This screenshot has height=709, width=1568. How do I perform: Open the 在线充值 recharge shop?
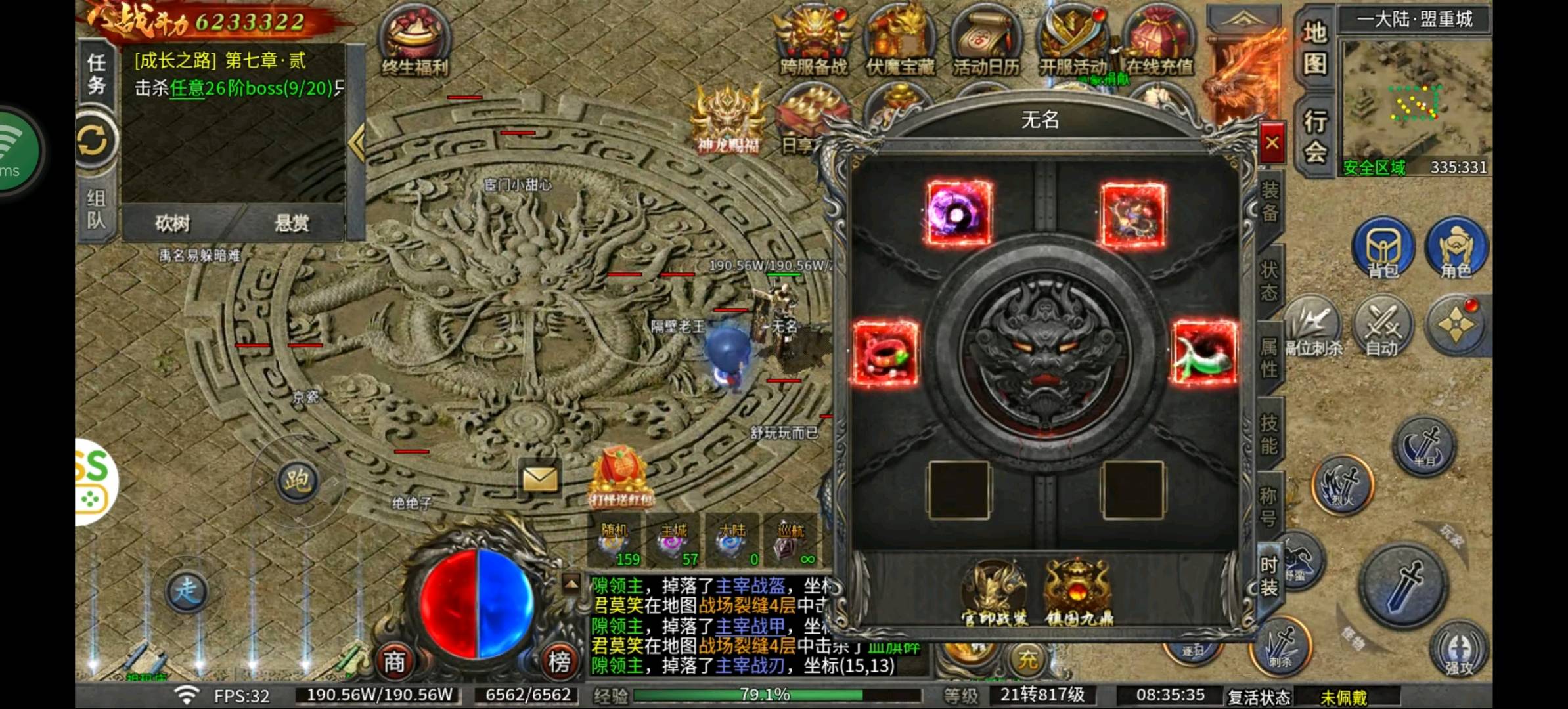(x=1159, y=41)
